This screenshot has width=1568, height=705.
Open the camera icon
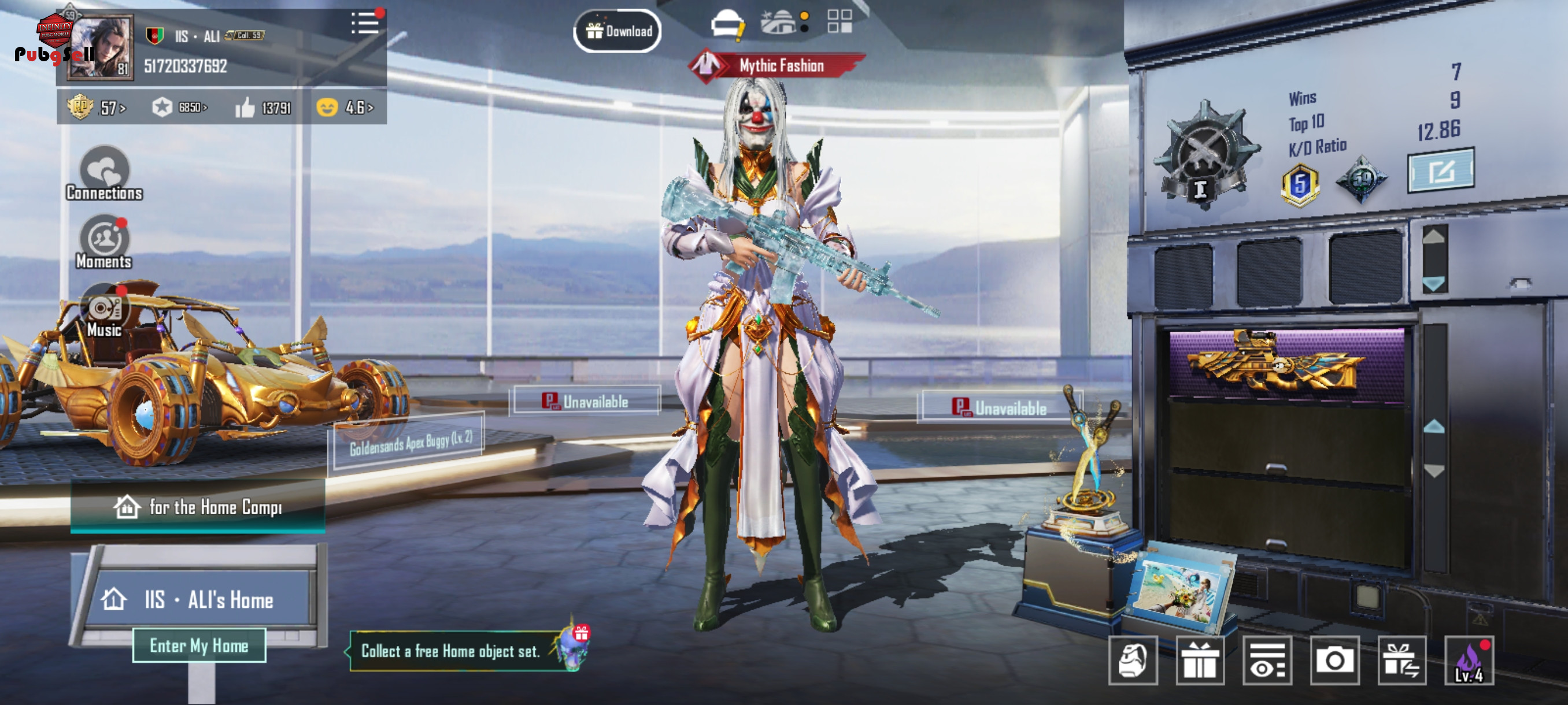(1335, 661)
